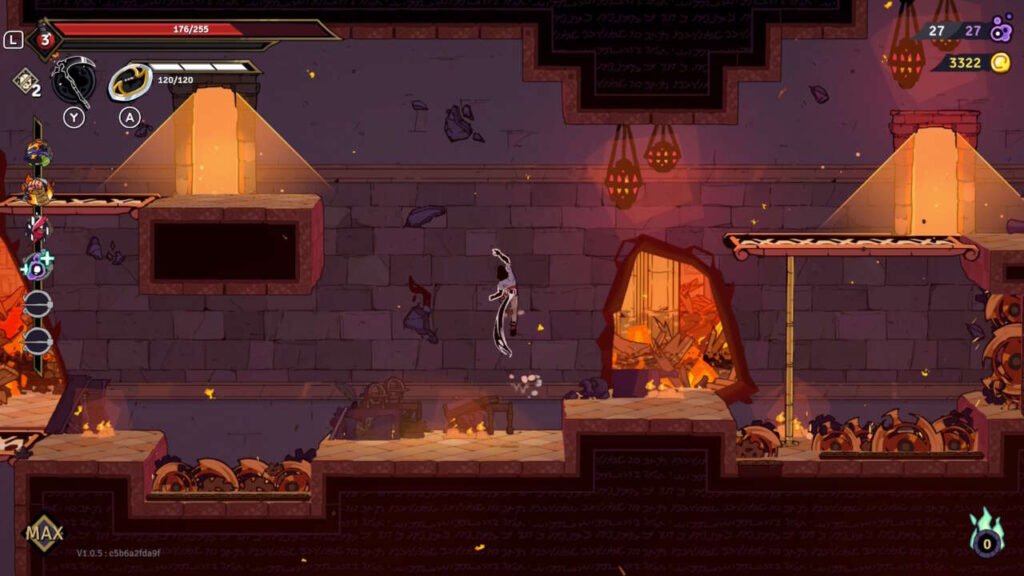Click the MAX diamond badge
The width and height of the screenshot is (1024, 576).
coord(44,532)
